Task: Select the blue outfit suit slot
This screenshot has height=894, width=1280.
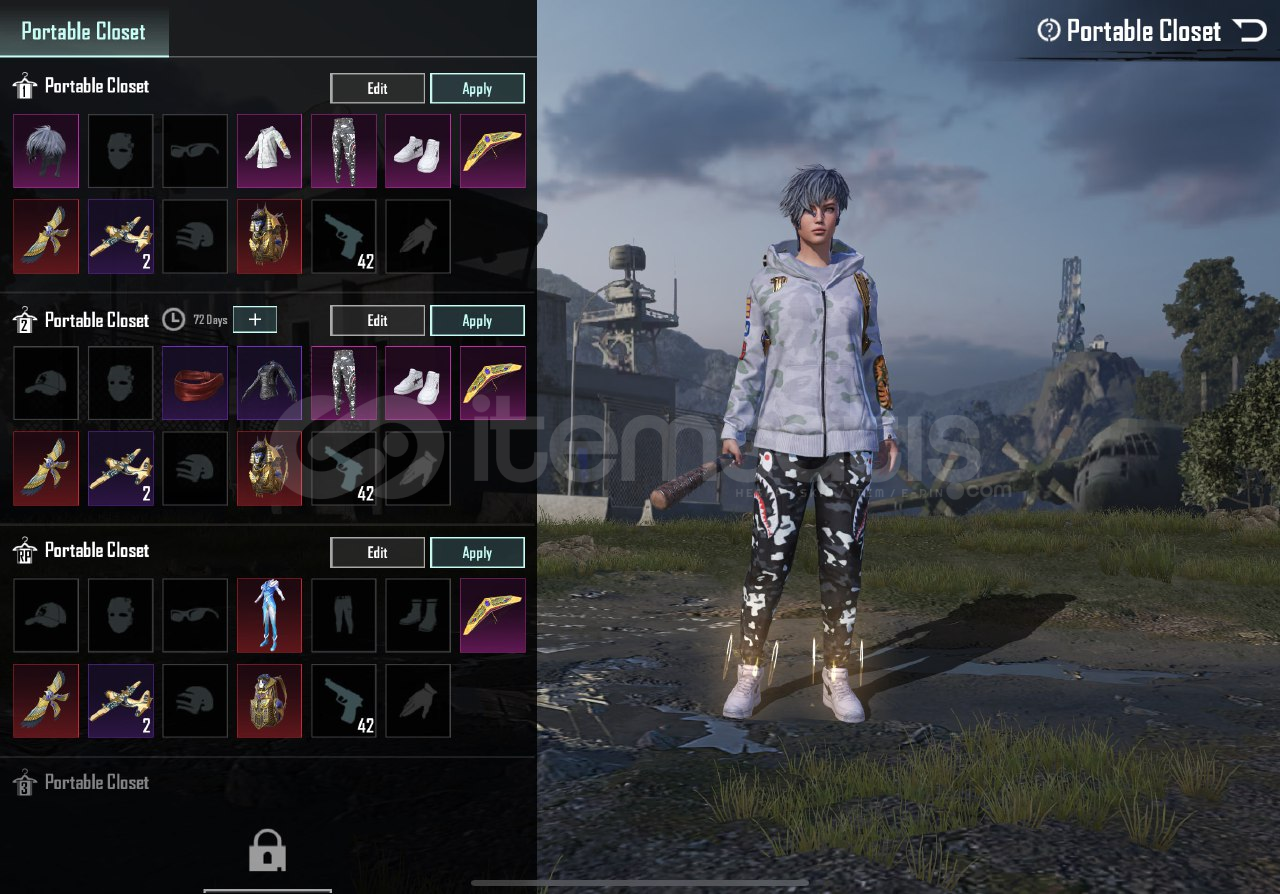Action: 269,615
